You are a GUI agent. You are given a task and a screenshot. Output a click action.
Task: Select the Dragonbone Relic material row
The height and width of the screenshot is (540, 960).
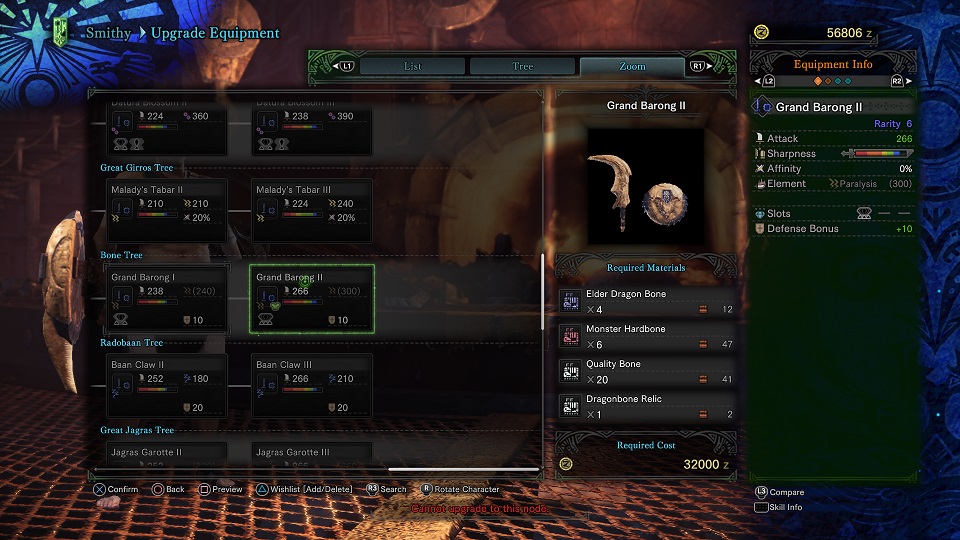tap(648, 407)
